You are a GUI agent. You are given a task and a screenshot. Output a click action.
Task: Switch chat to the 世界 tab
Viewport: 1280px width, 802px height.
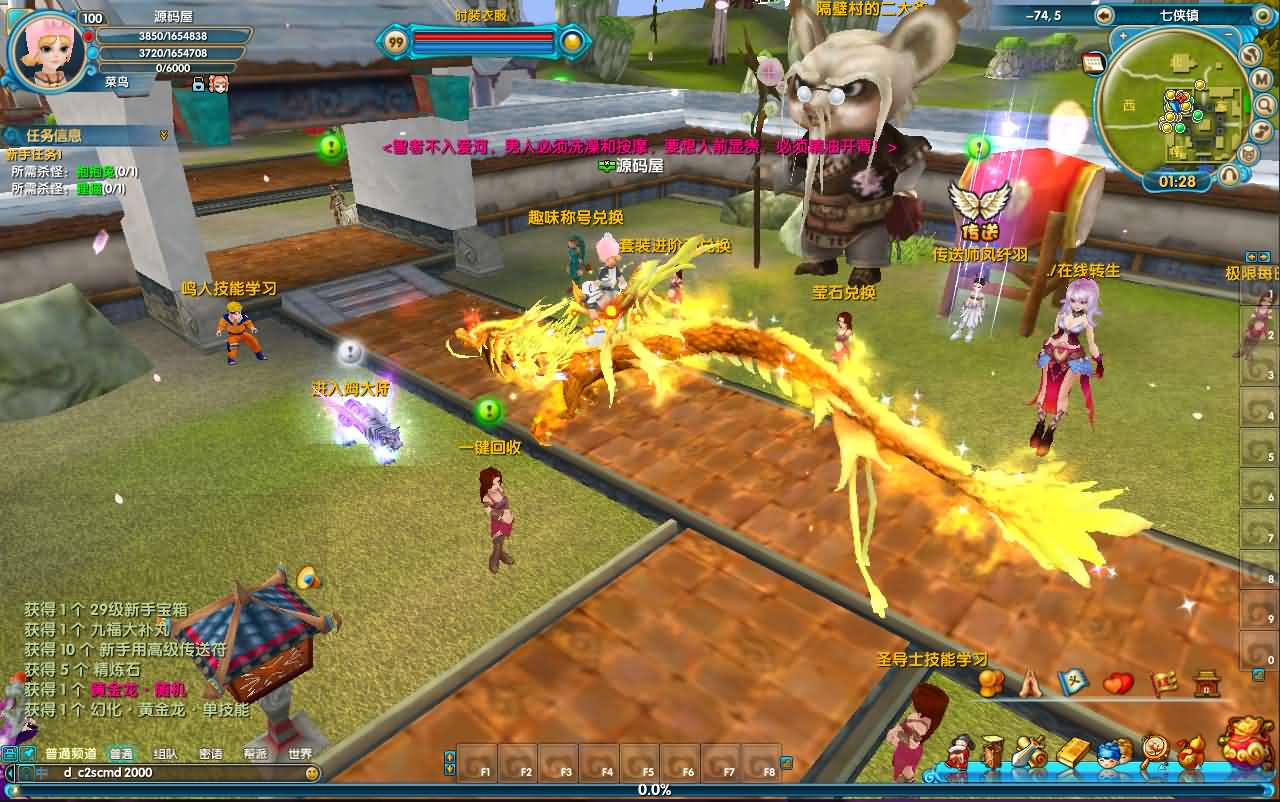tap(300, 754)
